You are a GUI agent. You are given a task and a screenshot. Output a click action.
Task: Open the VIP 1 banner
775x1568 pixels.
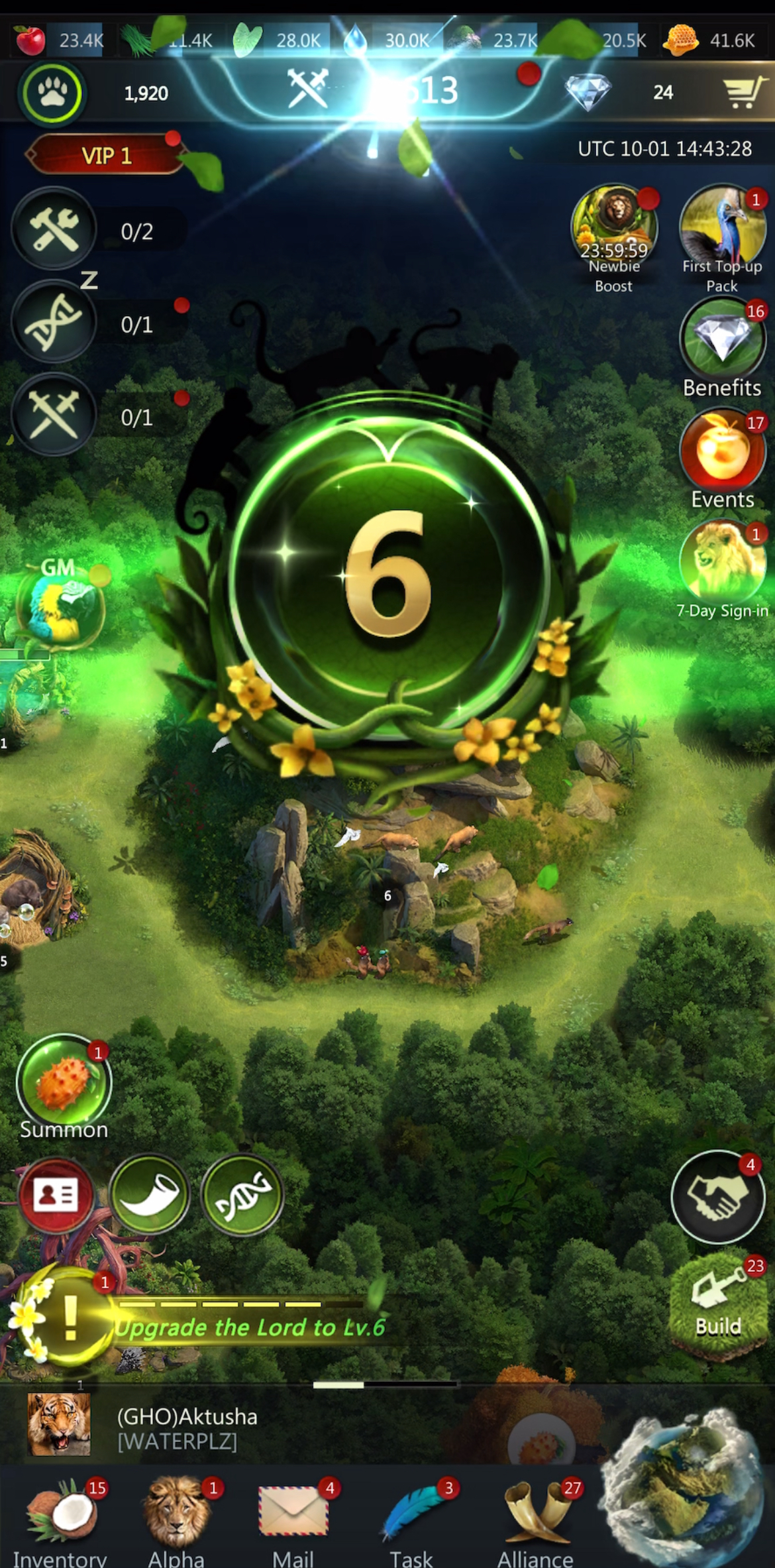pos(106,155)
